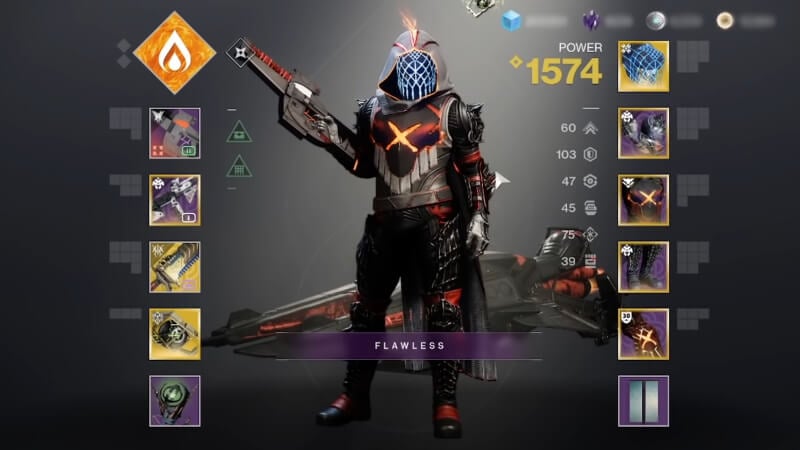This screenshot has height=450, width=800.
Task: Select the Ghost shell slot
Action: click(x=174, y=333)
